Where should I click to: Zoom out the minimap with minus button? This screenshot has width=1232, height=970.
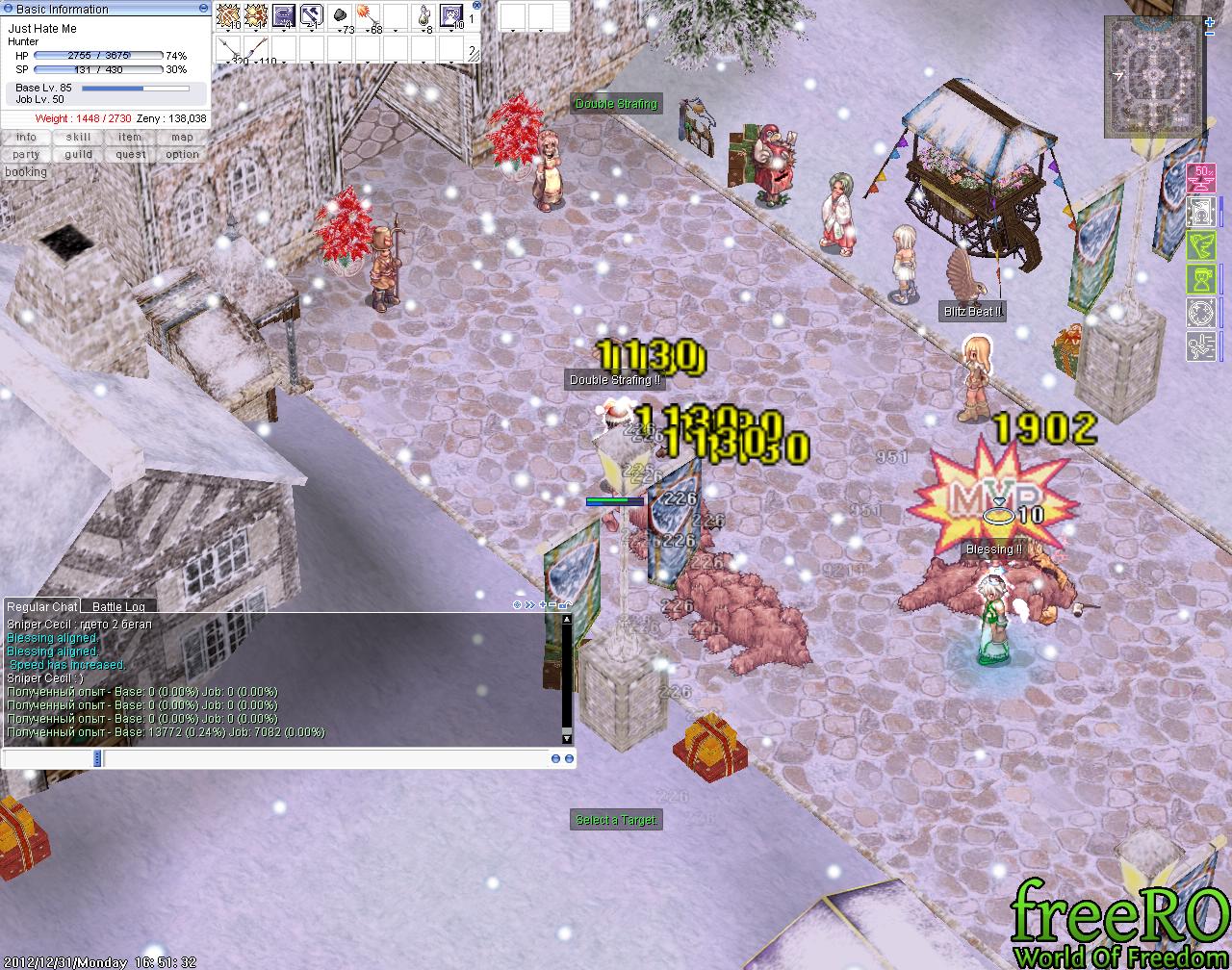click(x=1209, y=35)
